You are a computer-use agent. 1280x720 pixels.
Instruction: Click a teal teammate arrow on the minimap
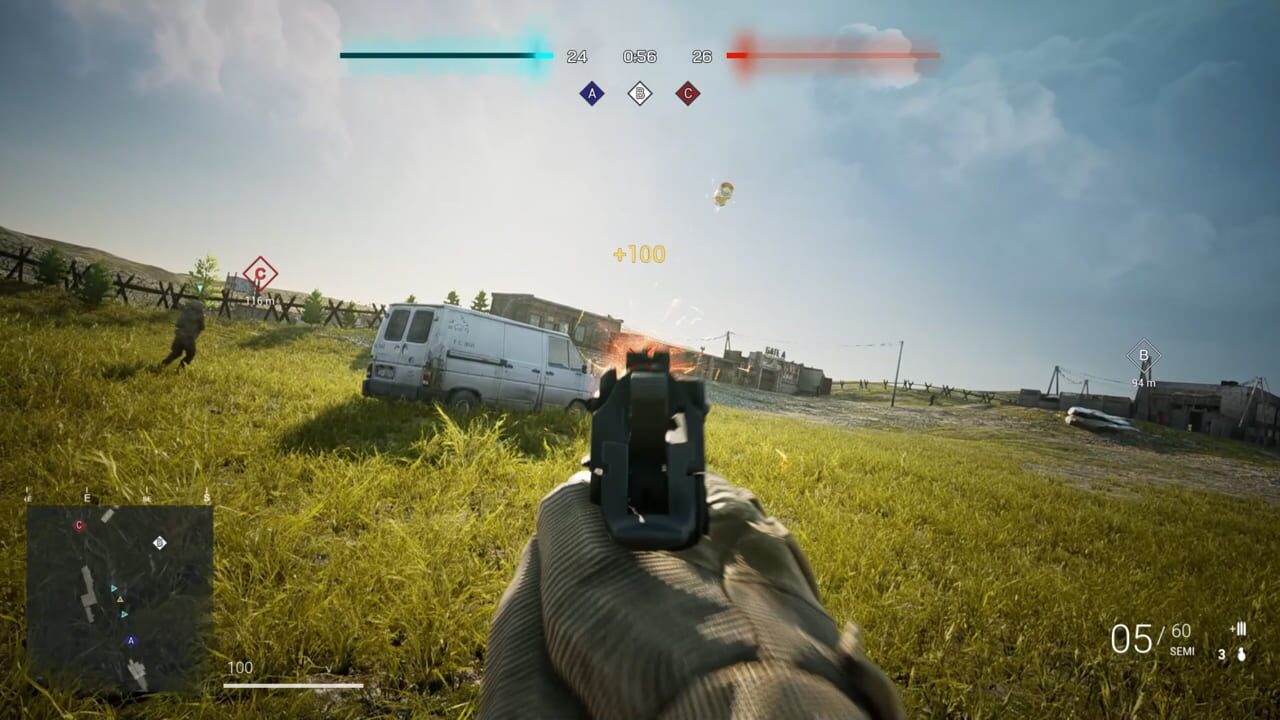click(113, 588)
